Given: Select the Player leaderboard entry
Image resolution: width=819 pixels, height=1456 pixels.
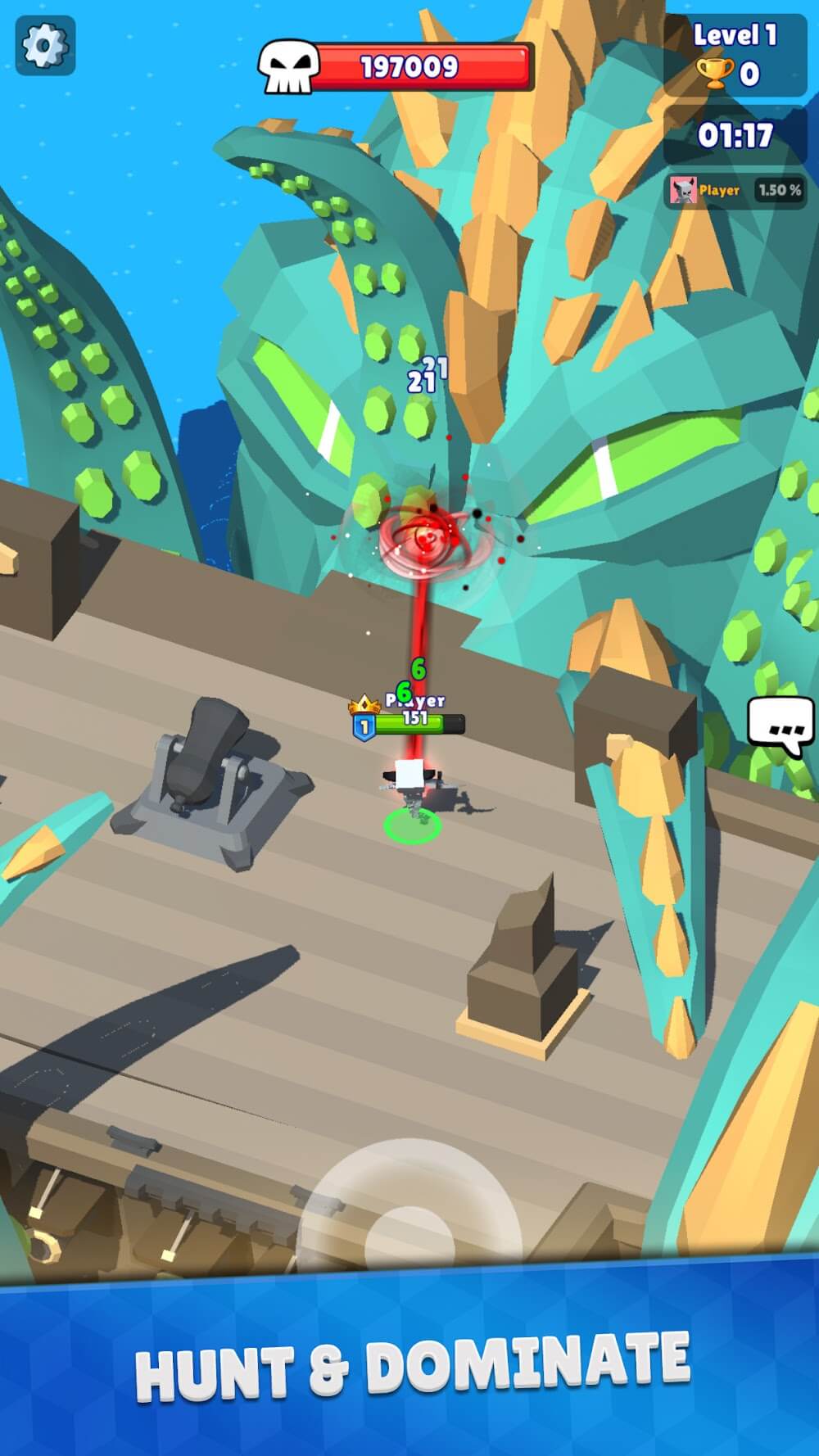Looking at the screenshot, I should tap(735, 191).
